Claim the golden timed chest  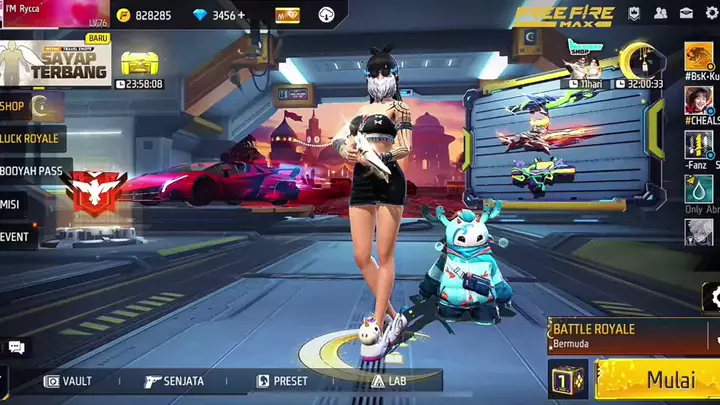(141, 64)
